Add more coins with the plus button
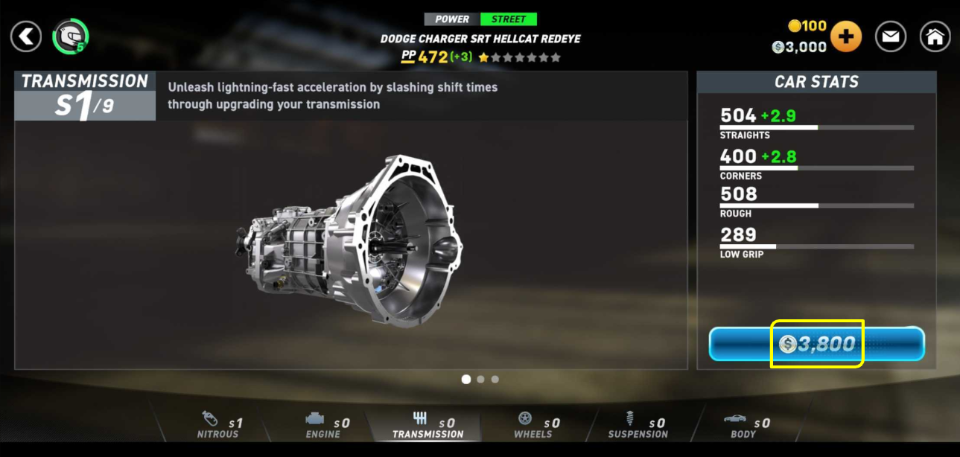960x457 pixels. 846,37
